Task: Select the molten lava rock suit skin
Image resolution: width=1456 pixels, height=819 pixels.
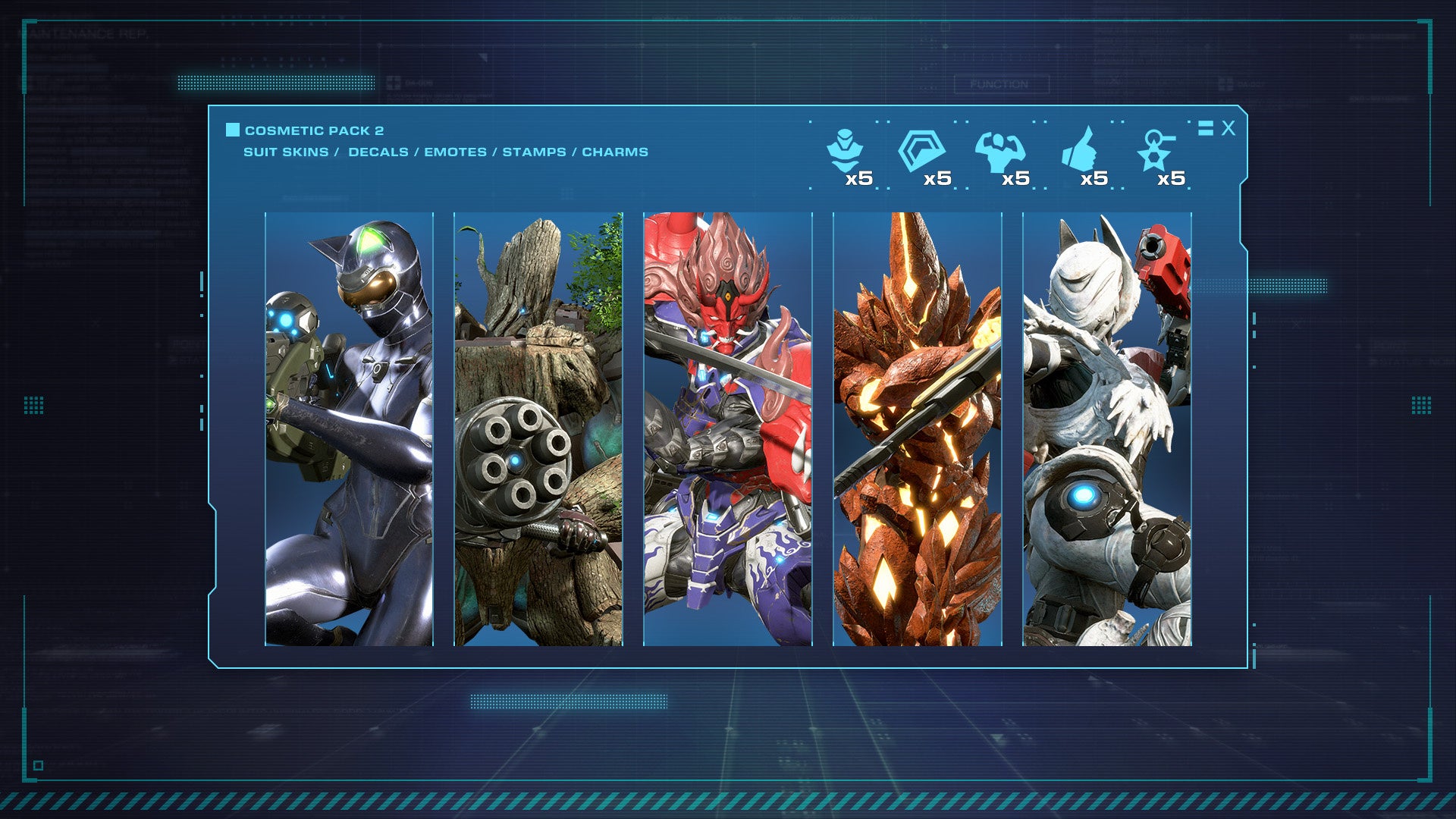Action: 918,429
